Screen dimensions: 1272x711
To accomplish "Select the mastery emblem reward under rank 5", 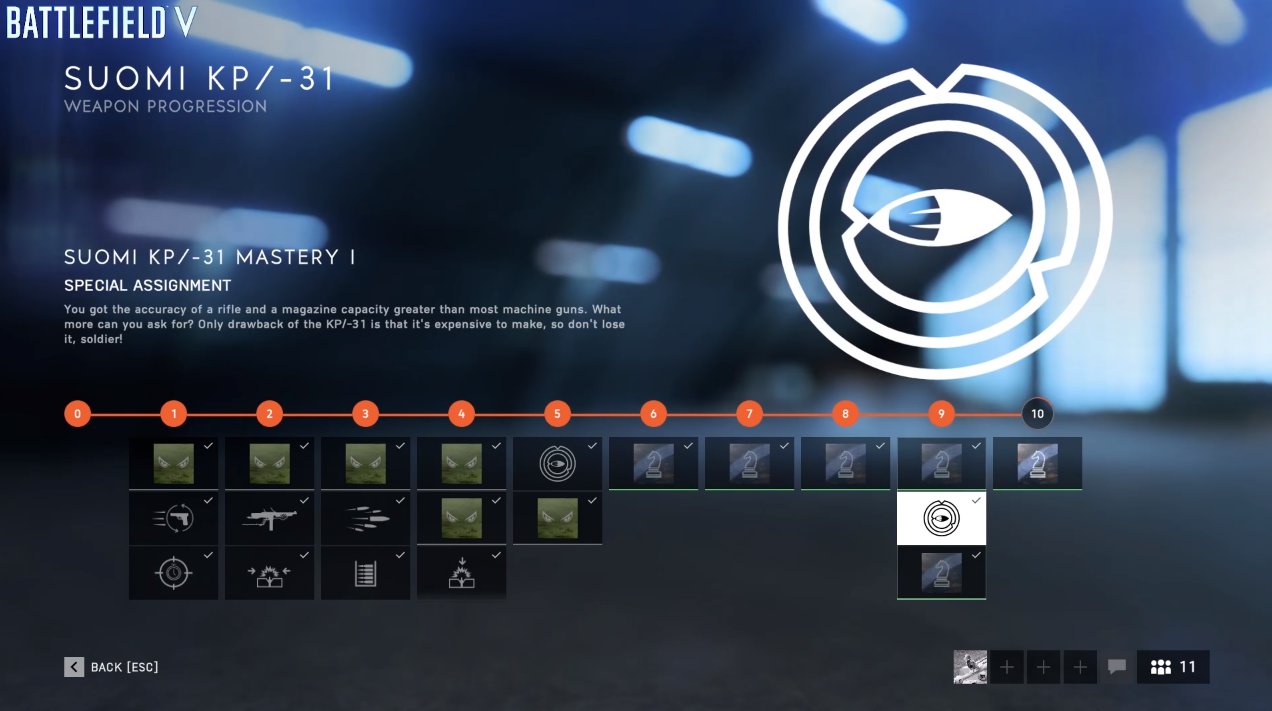I will [557, 463].
